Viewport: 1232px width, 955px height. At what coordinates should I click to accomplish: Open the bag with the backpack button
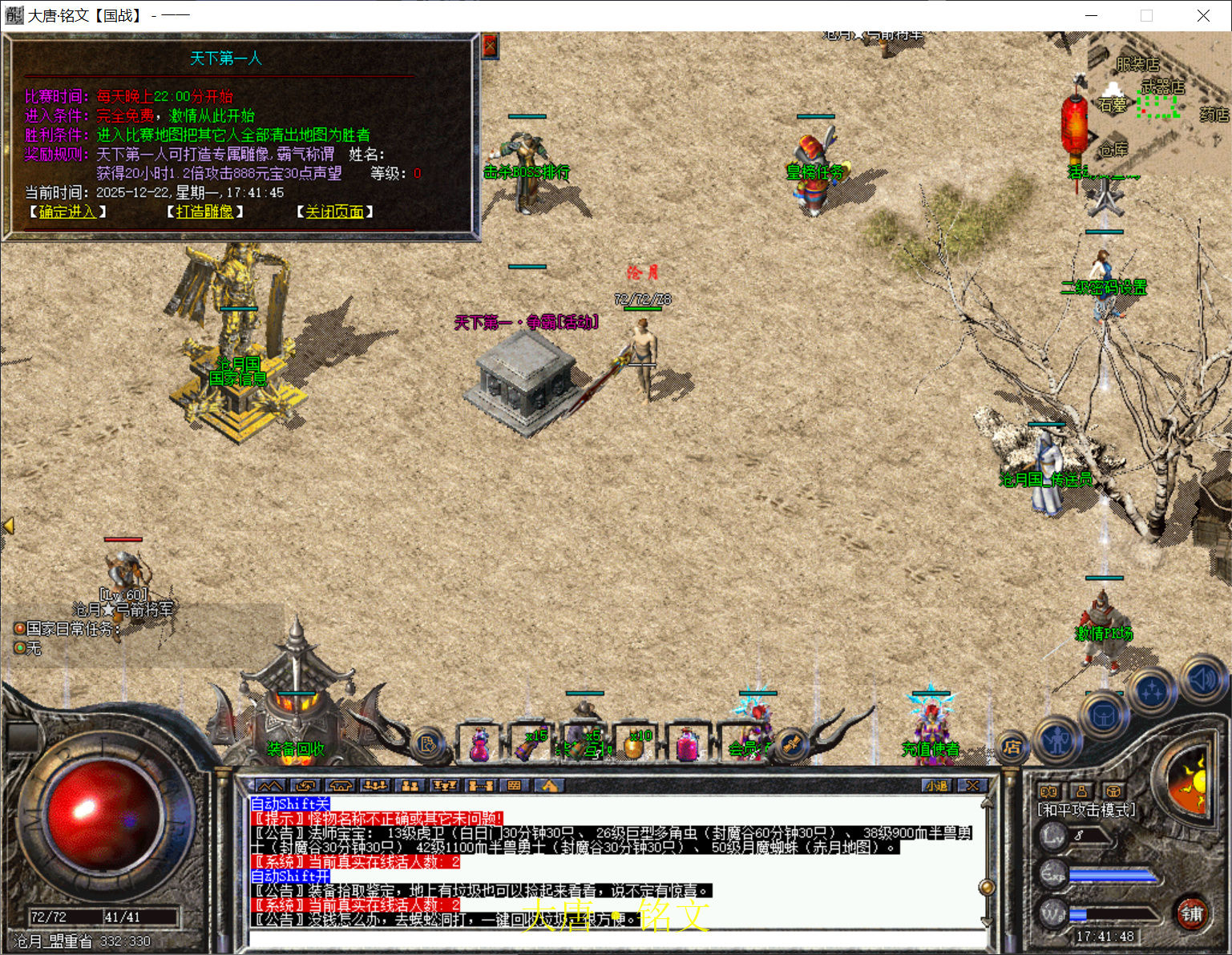[1103, 715]
